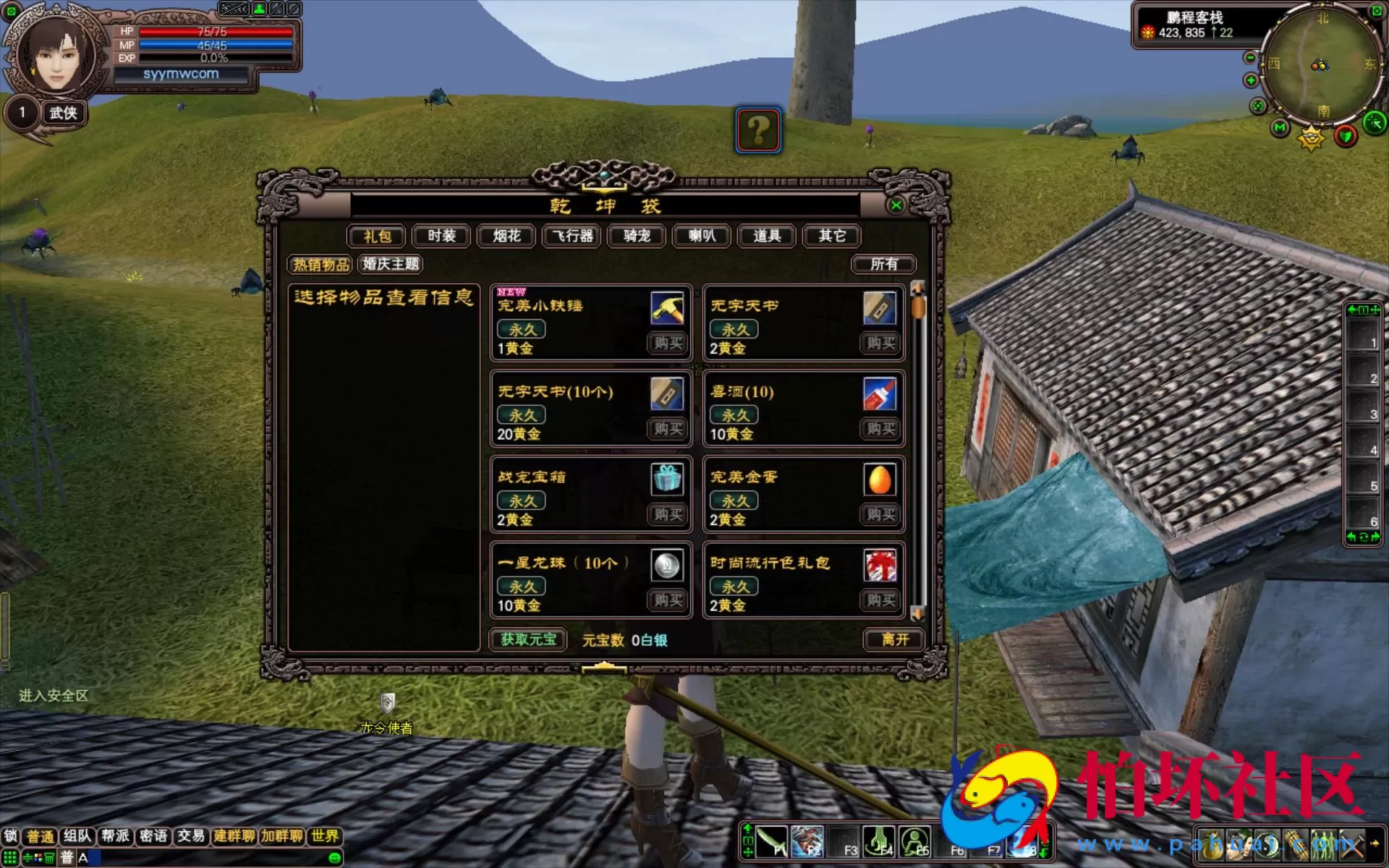The height and width of the screenshot is (868, 1389).
Task: Click the 完美金蛋 golden egg icon
Action: (x=879, y=479)
